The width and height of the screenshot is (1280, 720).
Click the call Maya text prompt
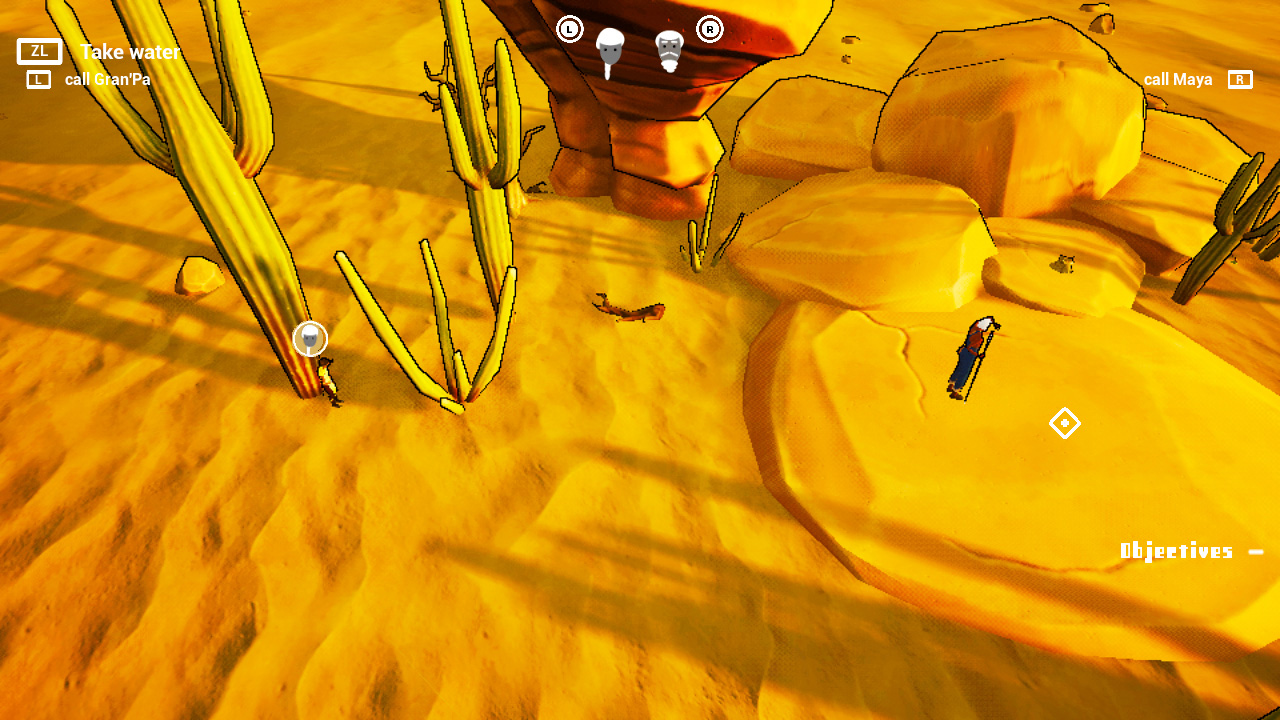click(x=1178, y=79)
